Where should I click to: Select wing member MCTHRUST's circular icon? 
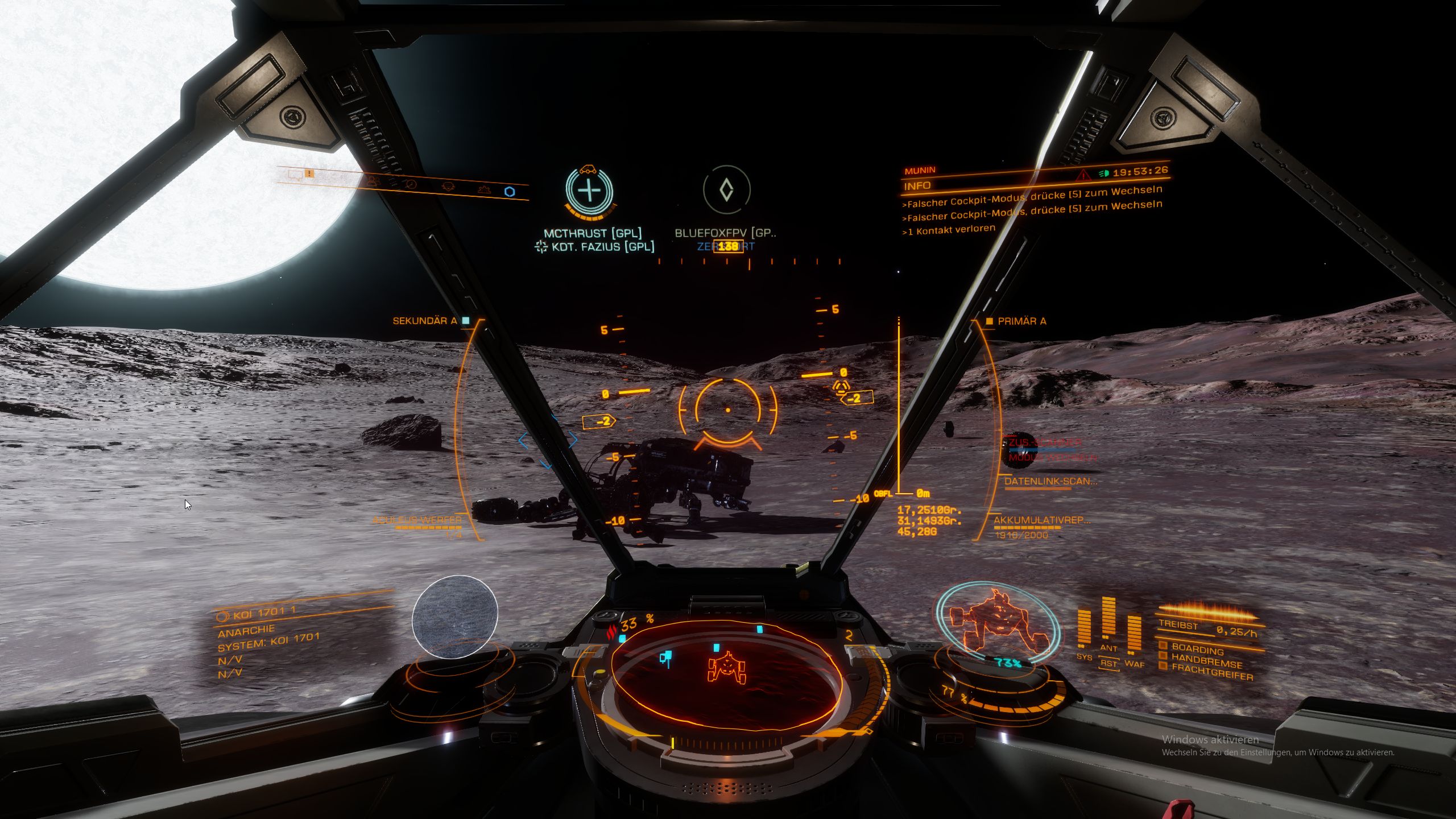pos(589,190)
